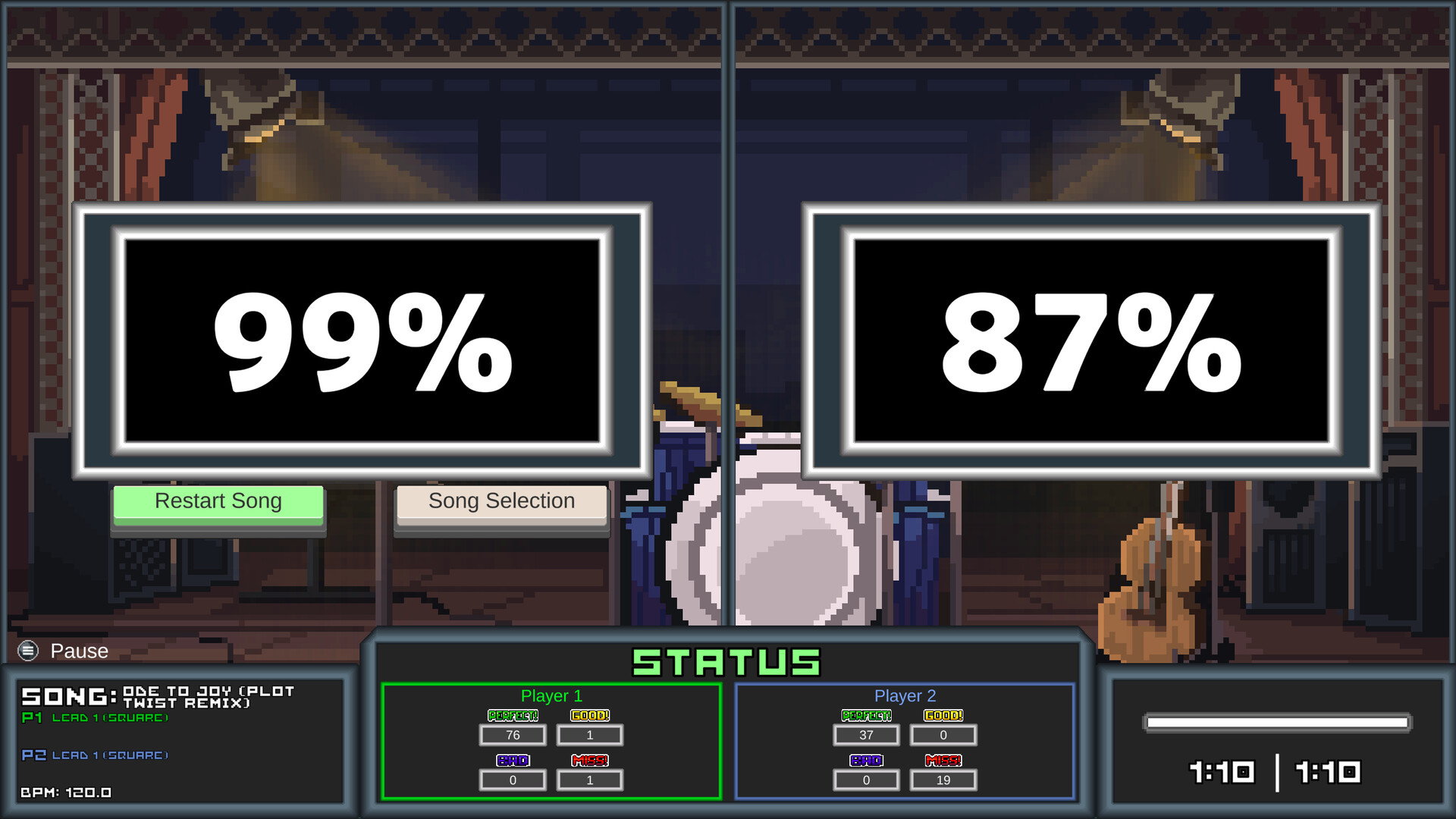Toggle Player 1's Bad counter box
The image size is (1456, 819).
coord(513,780)
